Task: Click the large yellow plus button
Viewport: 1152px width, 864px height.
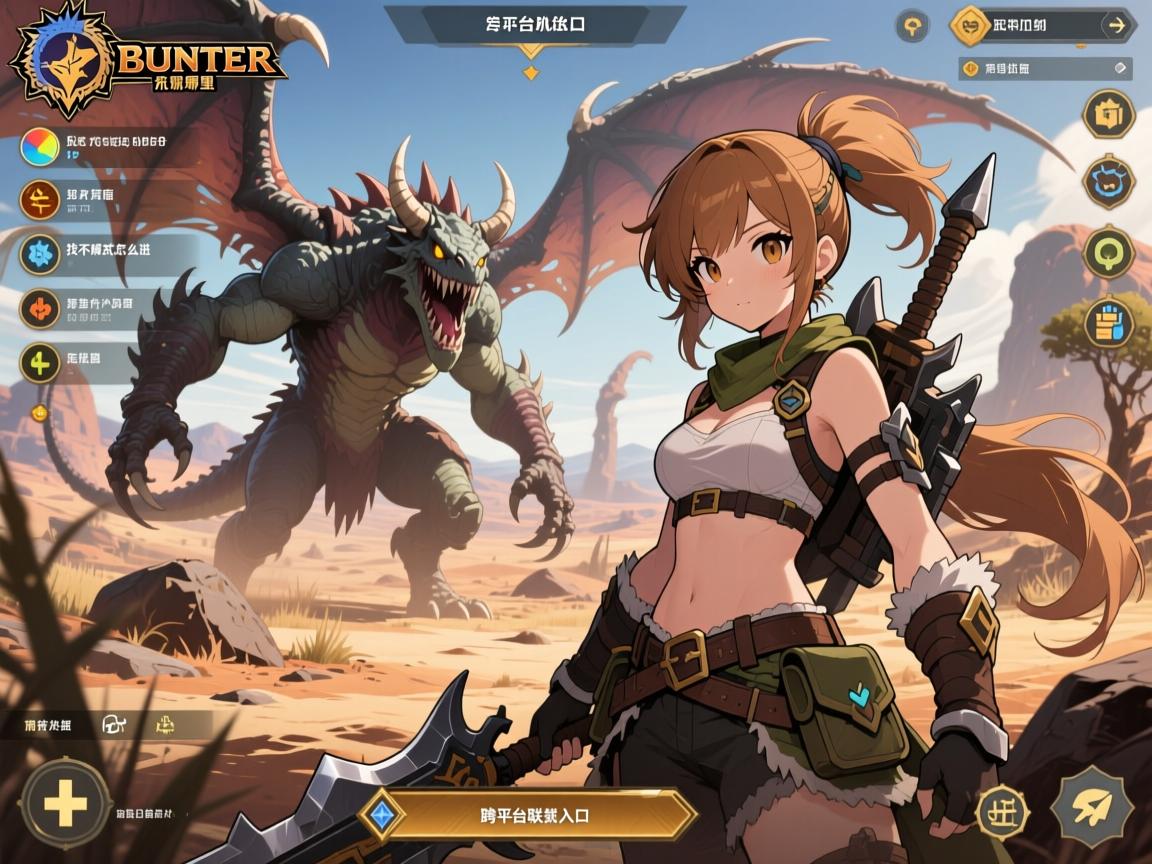Action: 66,804
